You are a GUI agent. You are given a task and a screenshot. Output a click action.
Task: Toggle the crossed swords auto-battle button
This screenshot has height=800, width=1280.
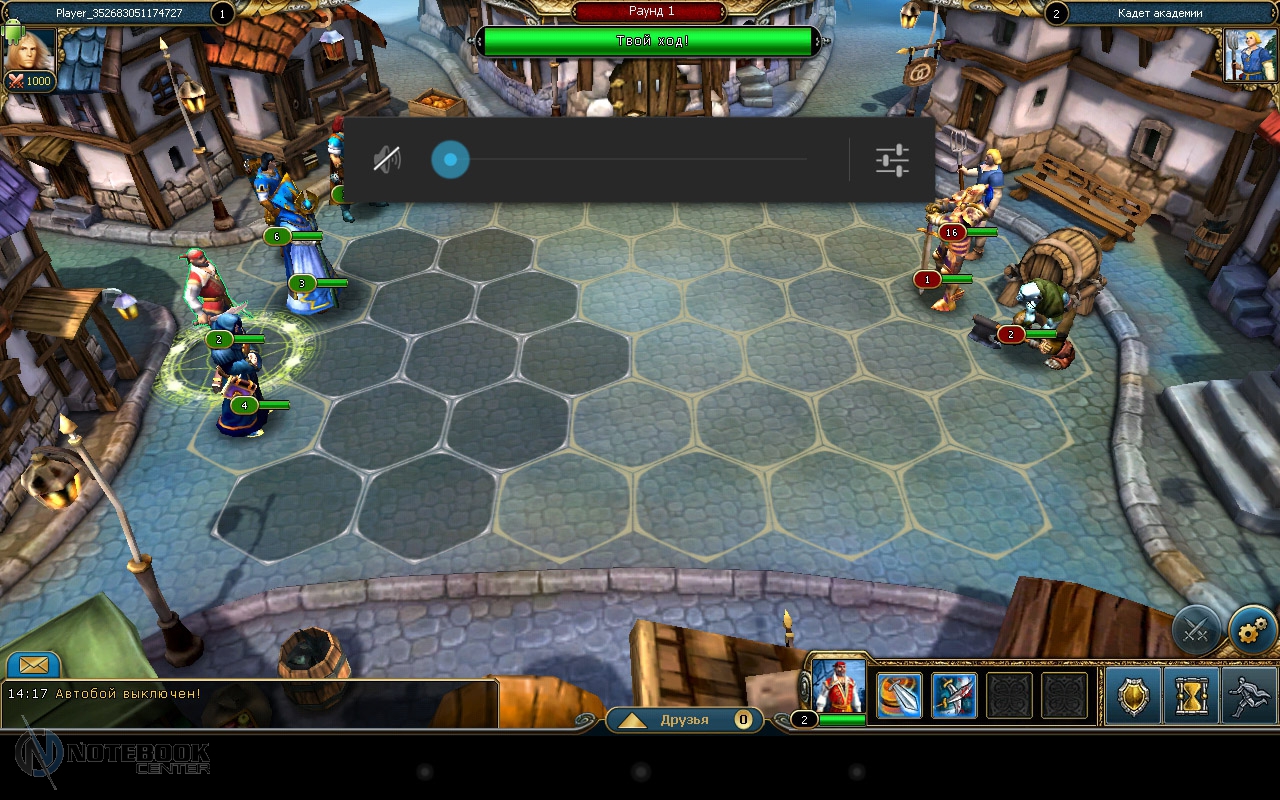(x=1196, y=631)
